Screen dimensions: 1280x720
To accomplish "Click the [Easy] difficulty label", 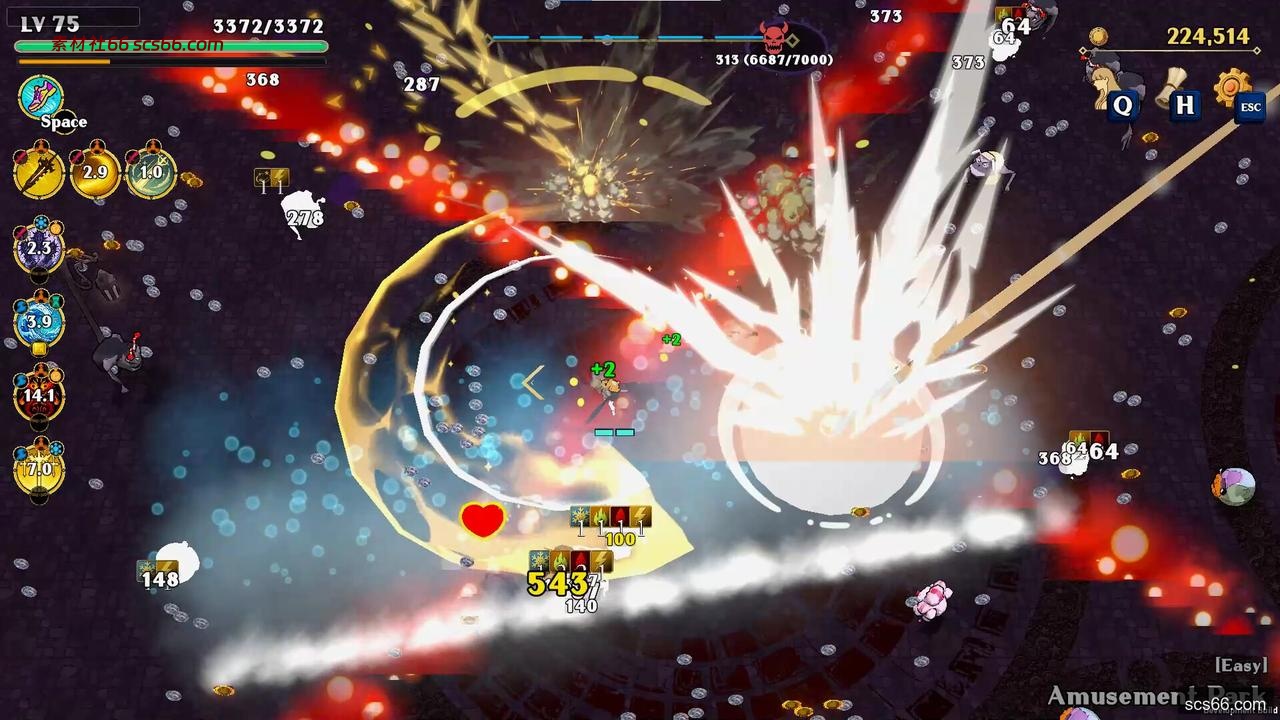I will pyautogui.click(x=1241, y=665).
